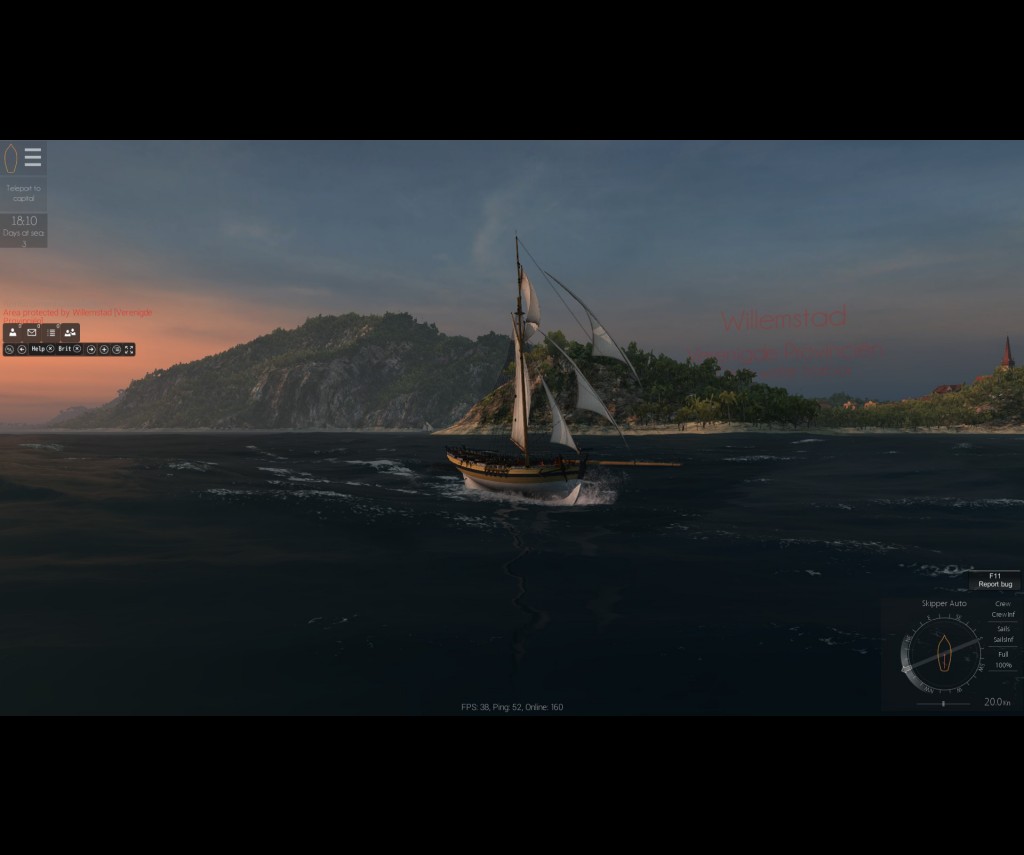Screen dimensions: 1024x855
Task: Click the Full 100% sail setting
Action: 1002,659
